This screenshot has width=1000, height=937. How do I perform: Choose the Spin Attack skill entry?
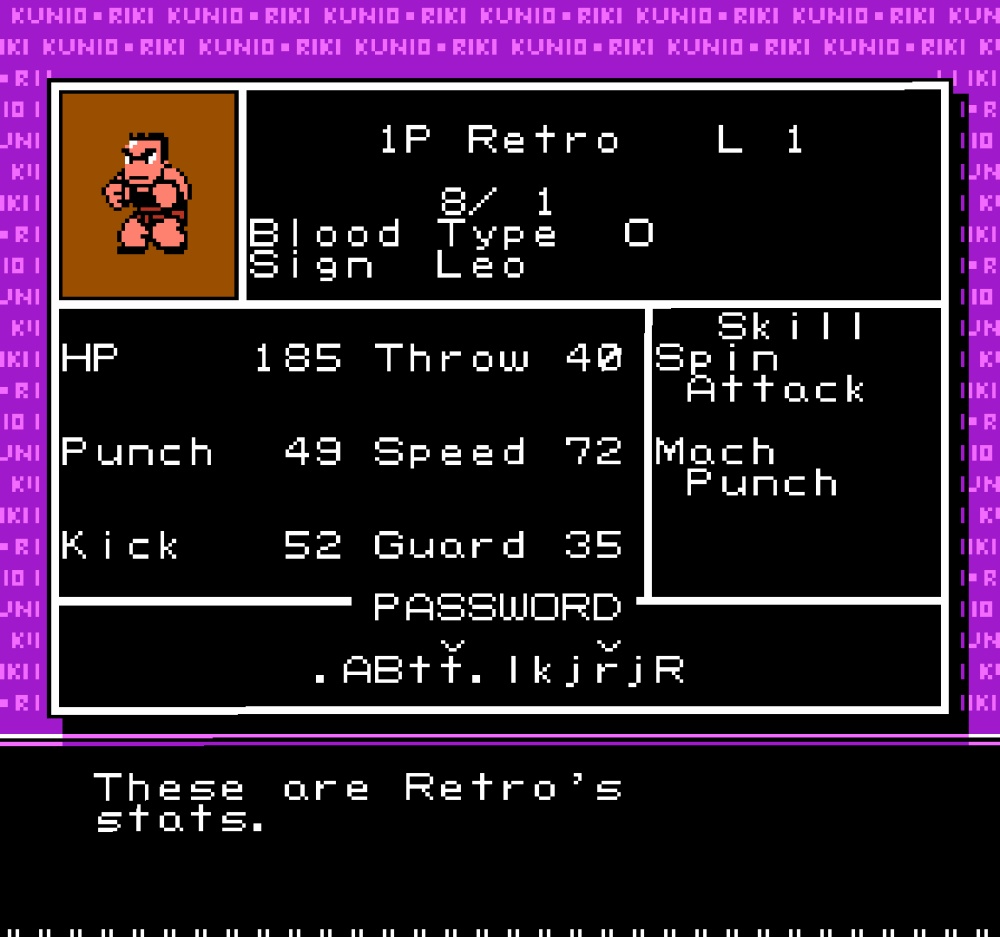pyautogui.click(x=760, y=374)
